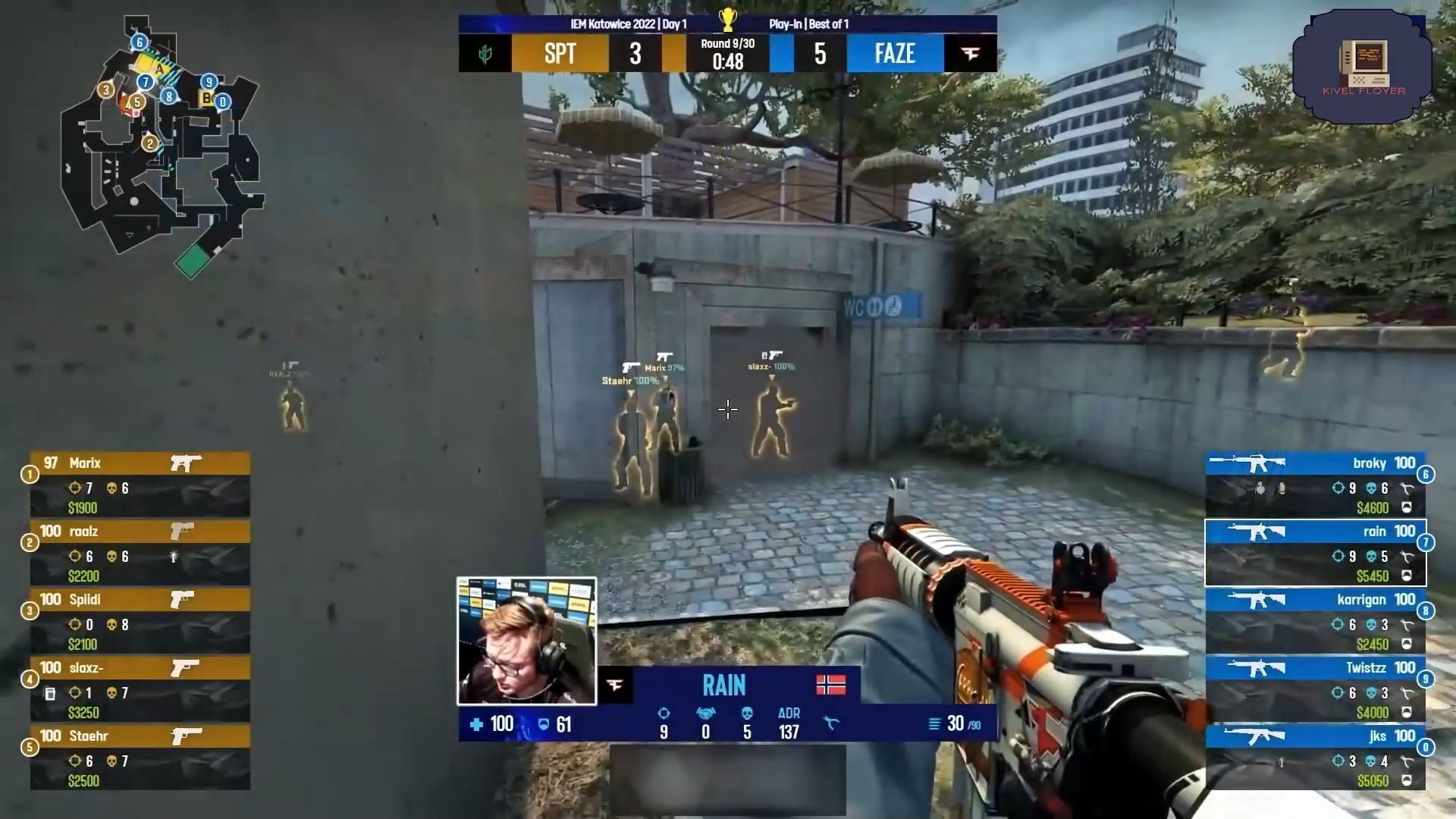Screen dimensions: 1456x819
Task: Click the Norwegian flag on the RAIN banner
Action: tap(830, 685)
